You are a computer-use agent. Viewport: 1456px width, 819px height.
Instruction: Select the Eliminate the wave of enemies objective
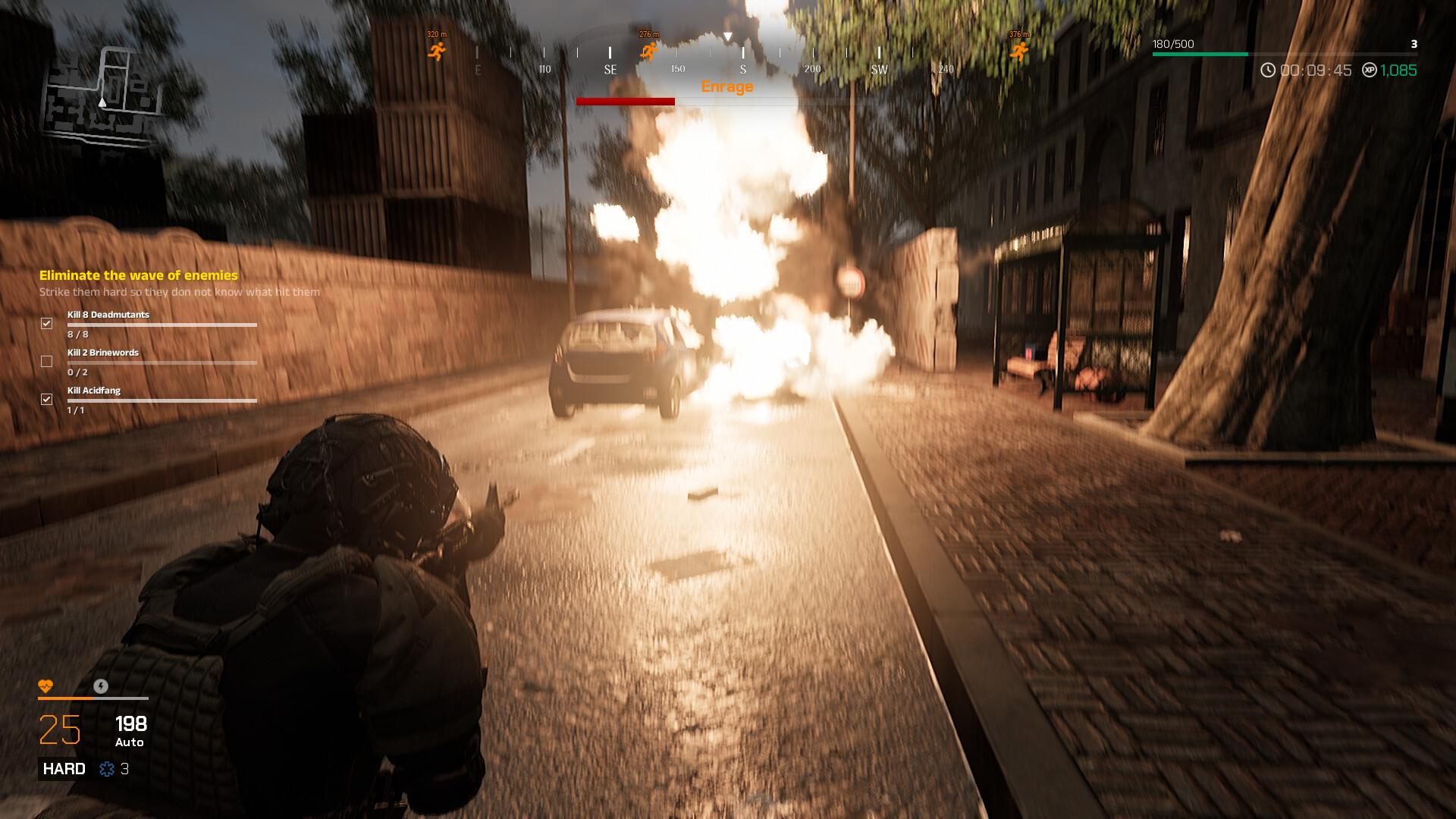point(139,275)
